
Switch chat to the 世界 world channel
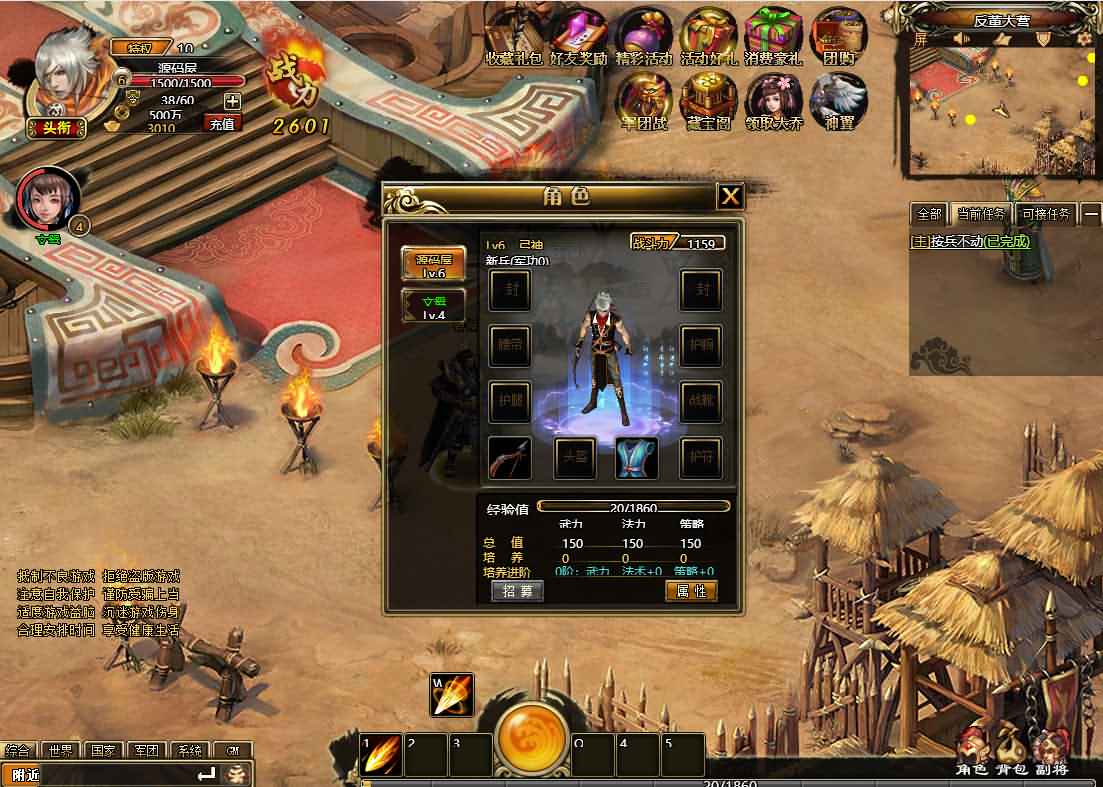pos(60,751)
